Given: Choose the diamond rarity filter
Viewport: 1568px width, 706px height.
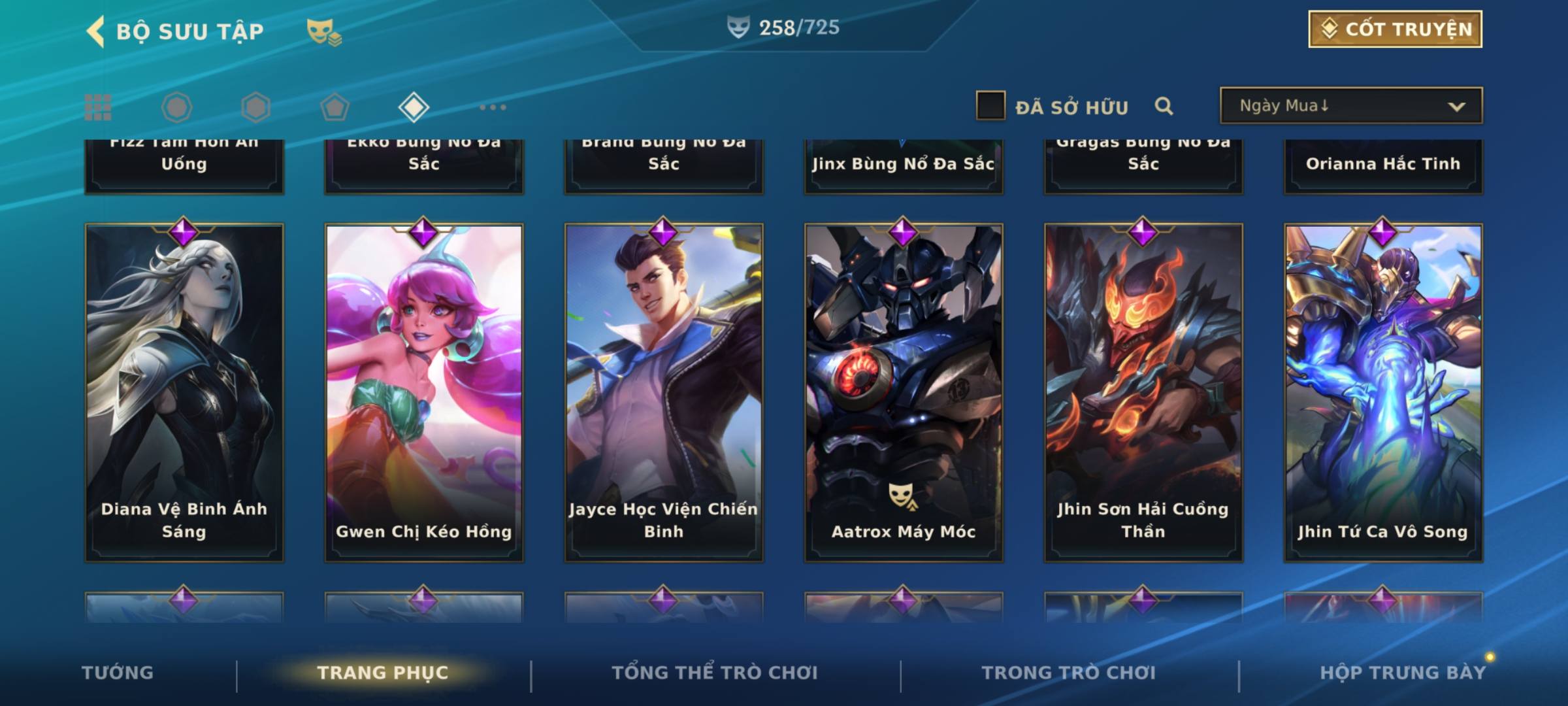Looking at the screenshot, I should coord(414,107).
